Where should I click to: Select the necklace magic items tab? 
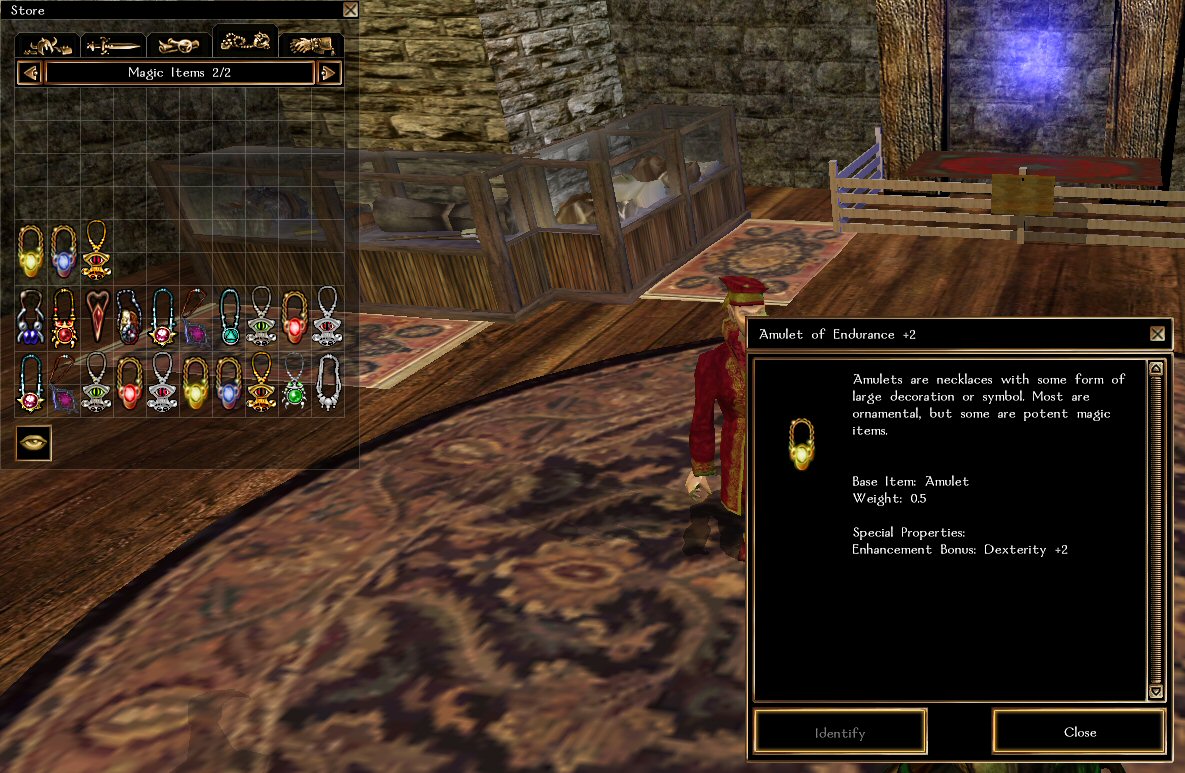click(x=245, y=42)
